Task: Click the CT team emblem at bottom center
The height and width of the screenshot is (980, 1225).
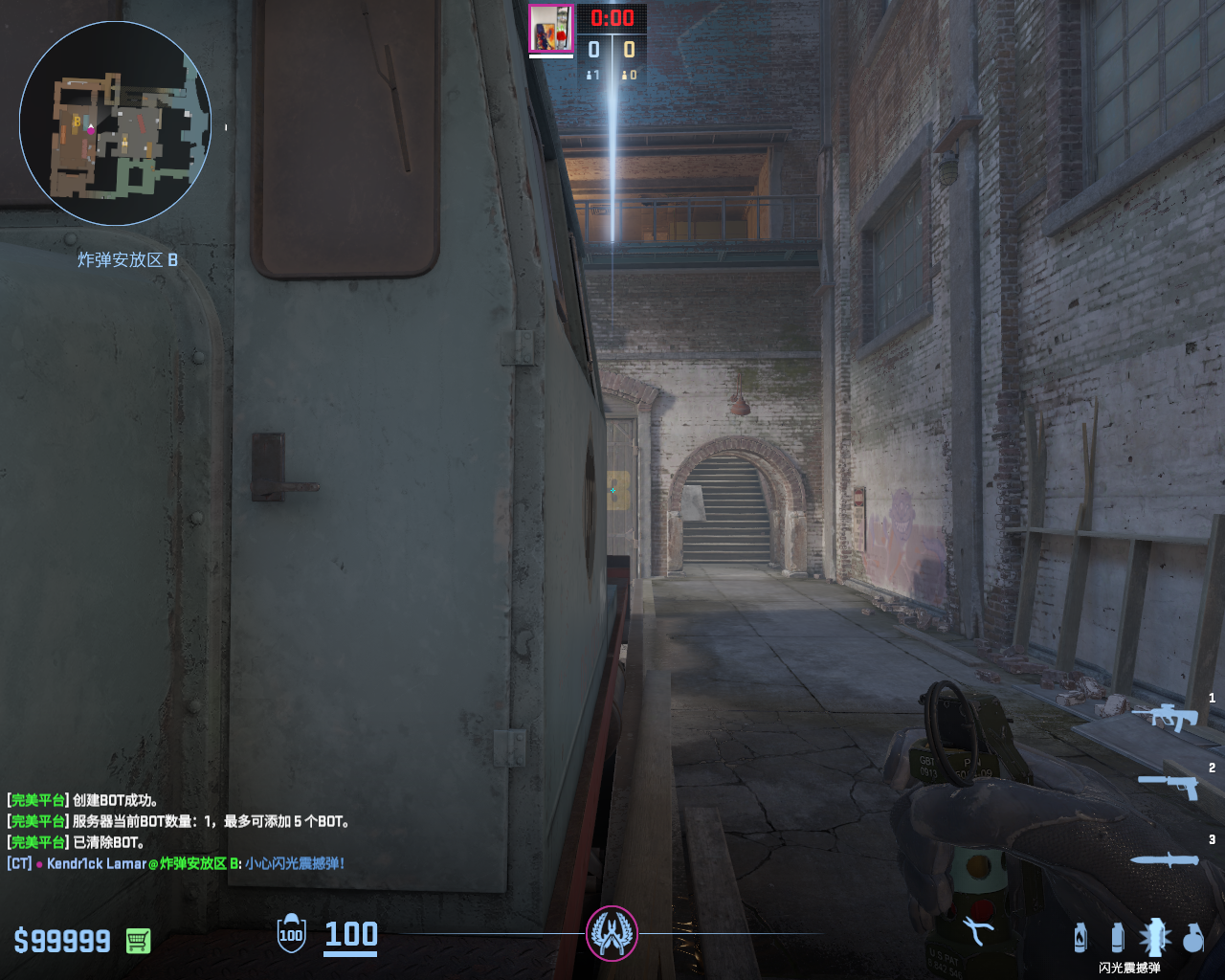Action: coord(612,933)
